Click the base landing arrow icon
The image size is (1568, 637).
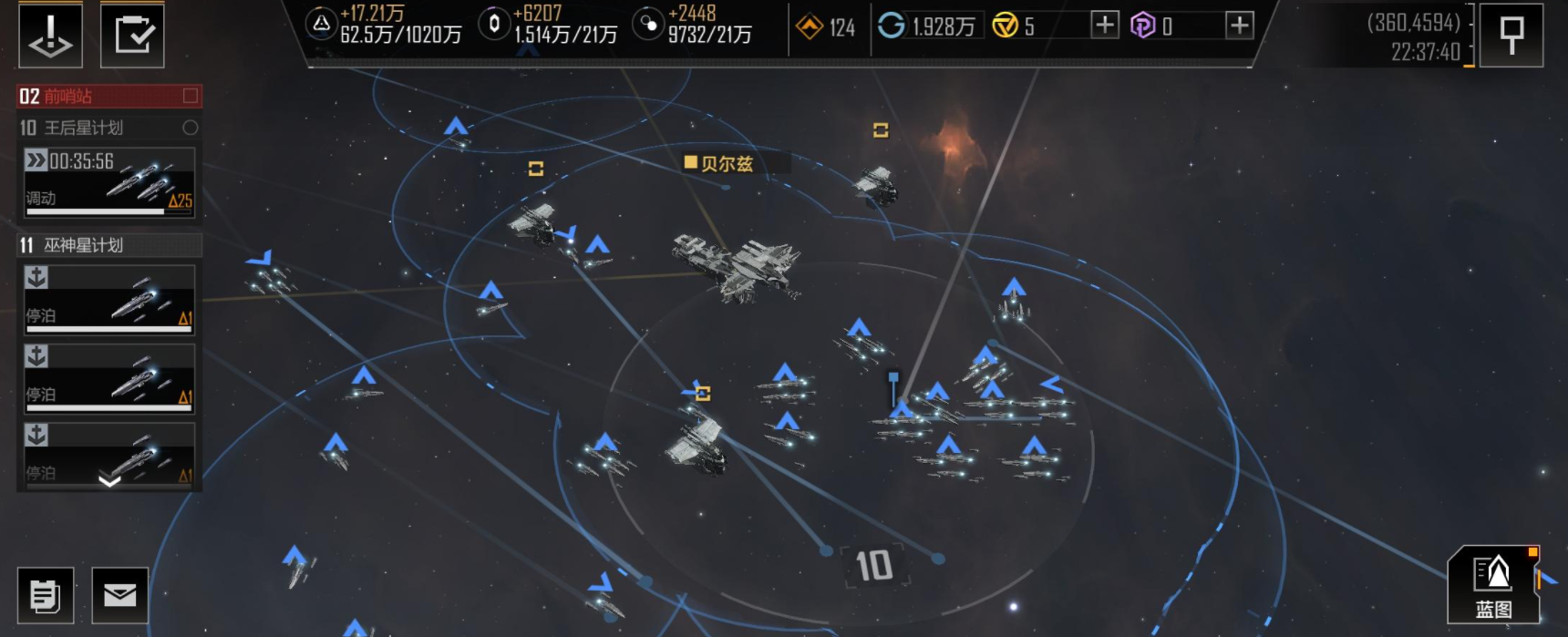coord(50,36)
